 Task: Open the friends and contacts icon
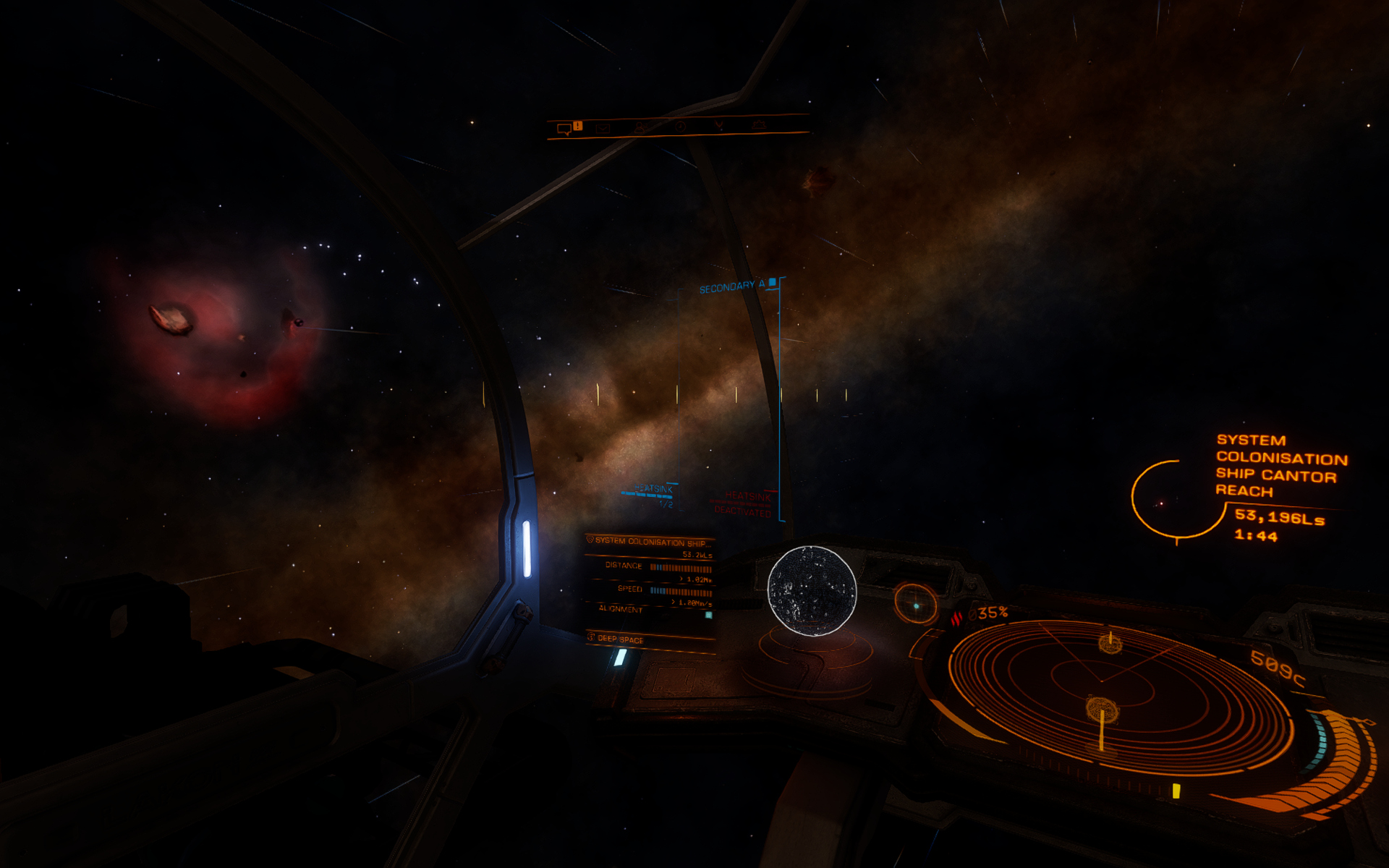point(640,127)
